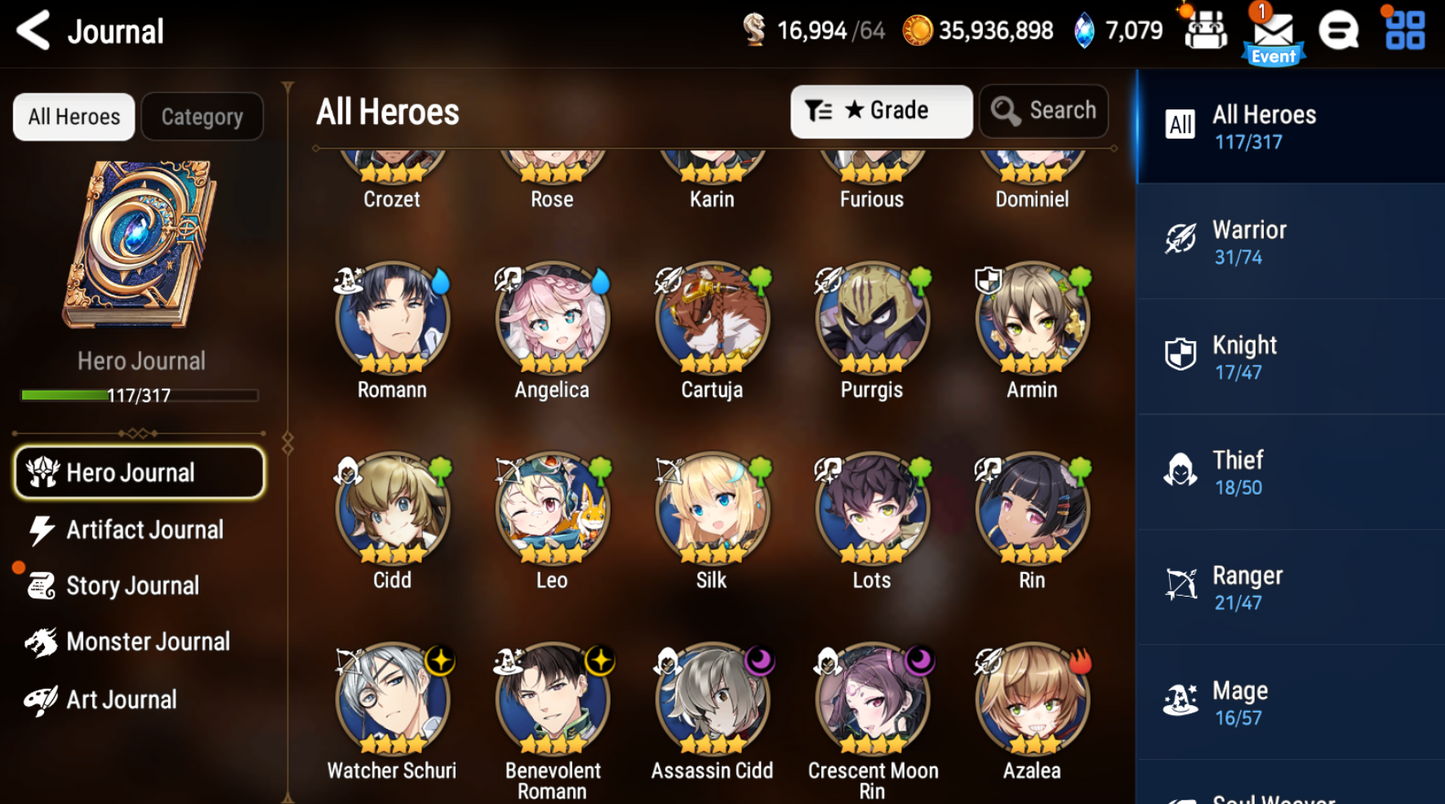Select the All Heroes tab on left
This screenshot has width=1445, height=804.
click(73, 117)
